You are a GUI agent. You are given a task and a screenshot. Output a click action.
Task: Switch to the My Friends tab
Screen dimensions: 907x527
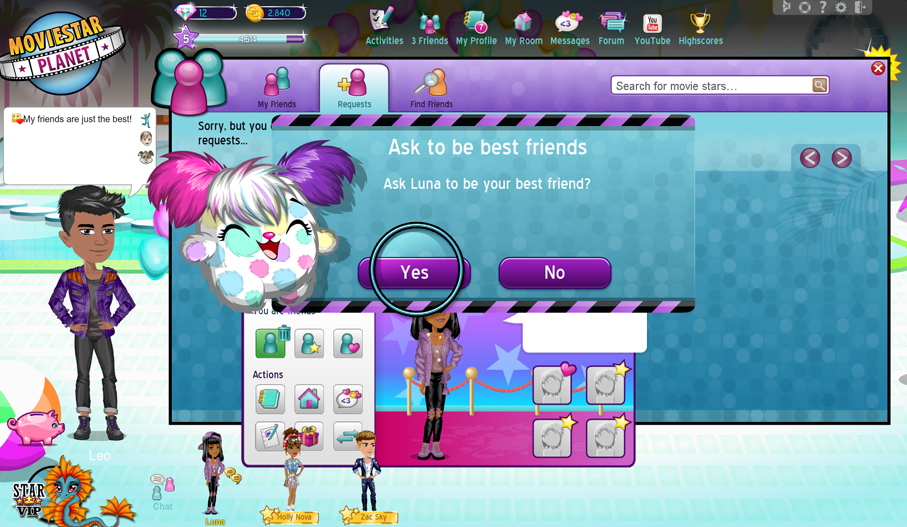277,88
